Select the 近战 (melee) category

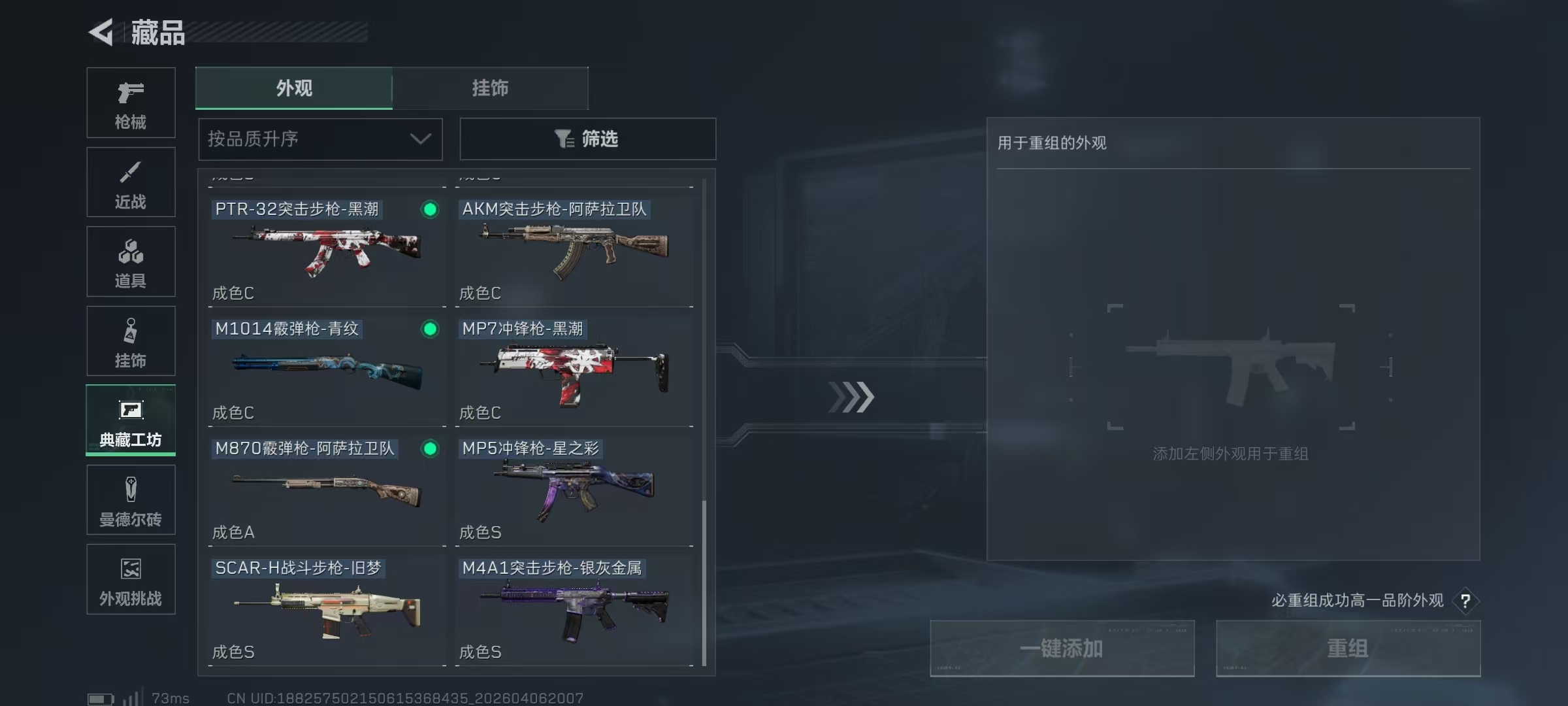click(x=131, y=182)
